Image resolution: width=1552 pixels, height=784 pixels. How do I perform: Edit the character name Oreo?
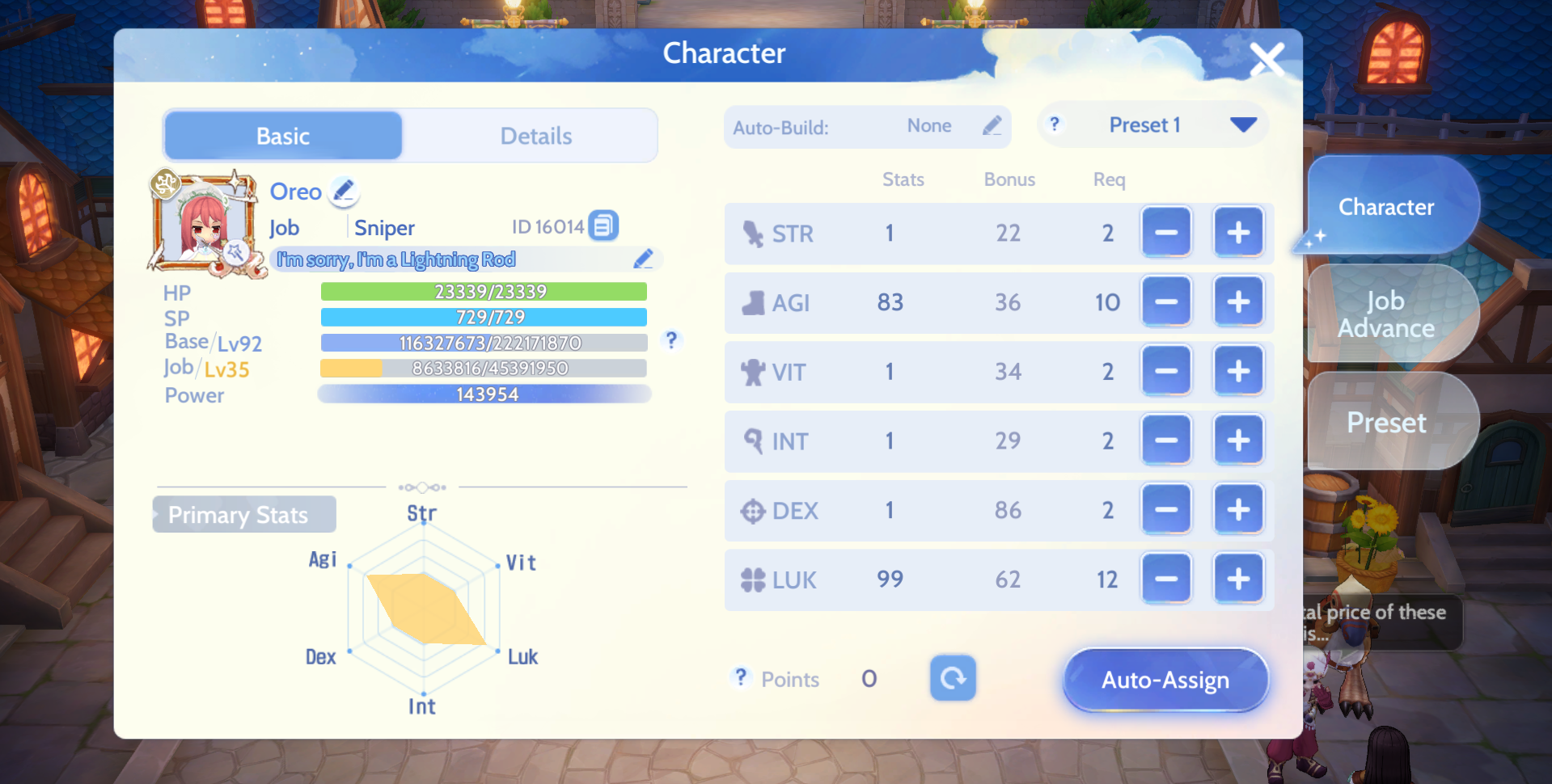[344, 192]
